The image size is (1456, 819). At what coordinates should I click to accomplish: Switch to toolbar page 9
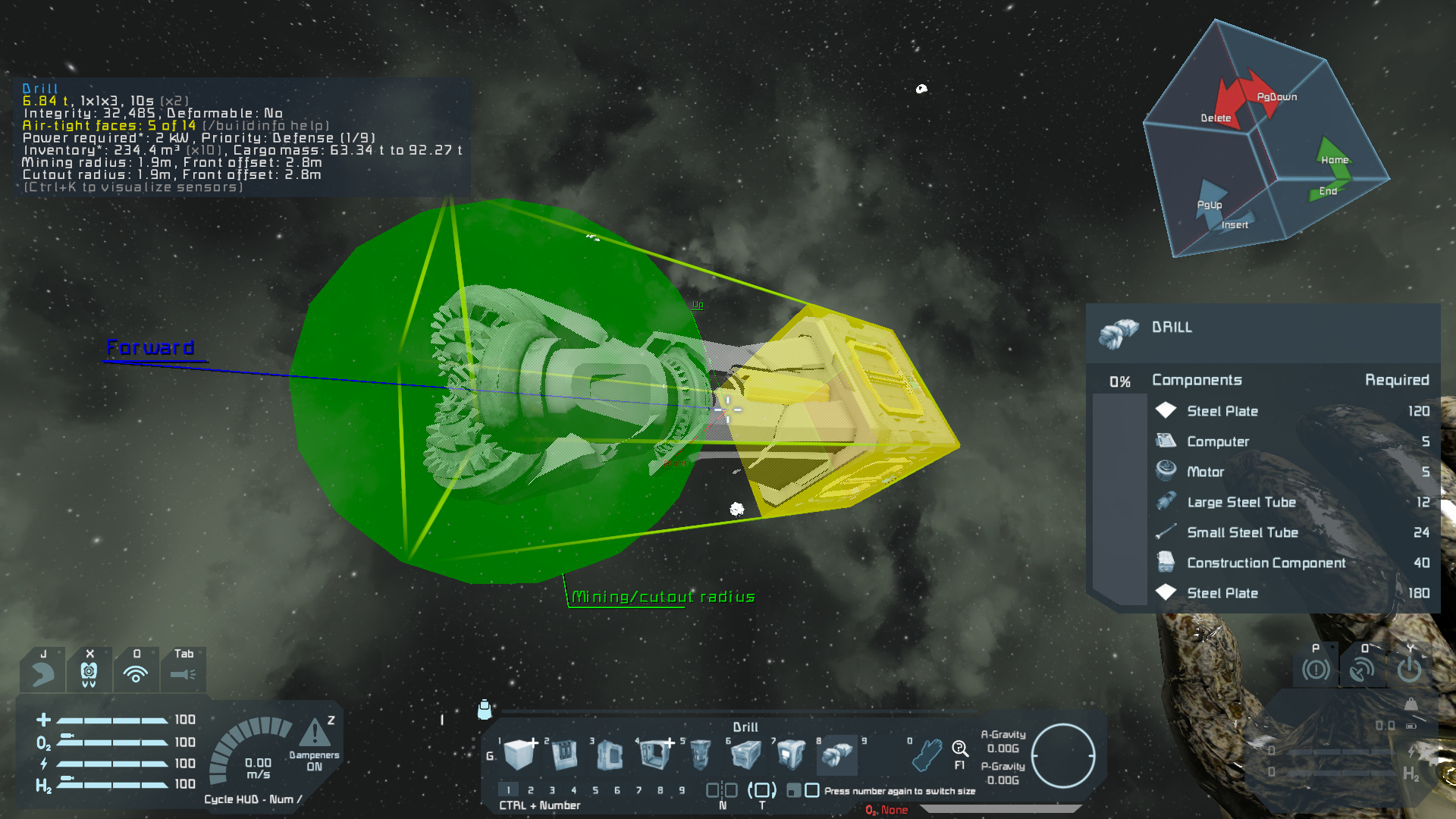(x=682, y=790)
